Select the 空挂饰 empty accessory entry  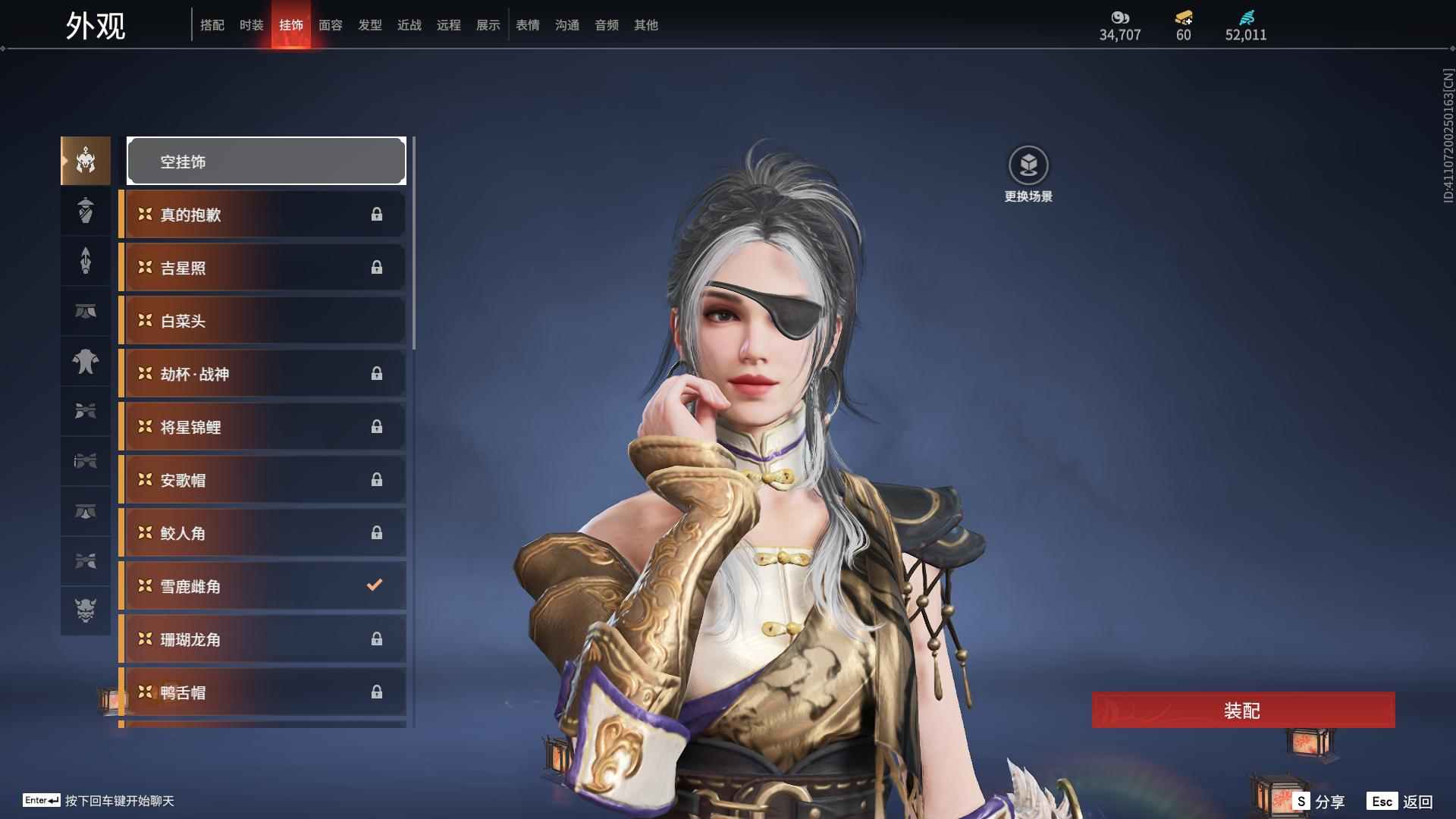point(266,162)
